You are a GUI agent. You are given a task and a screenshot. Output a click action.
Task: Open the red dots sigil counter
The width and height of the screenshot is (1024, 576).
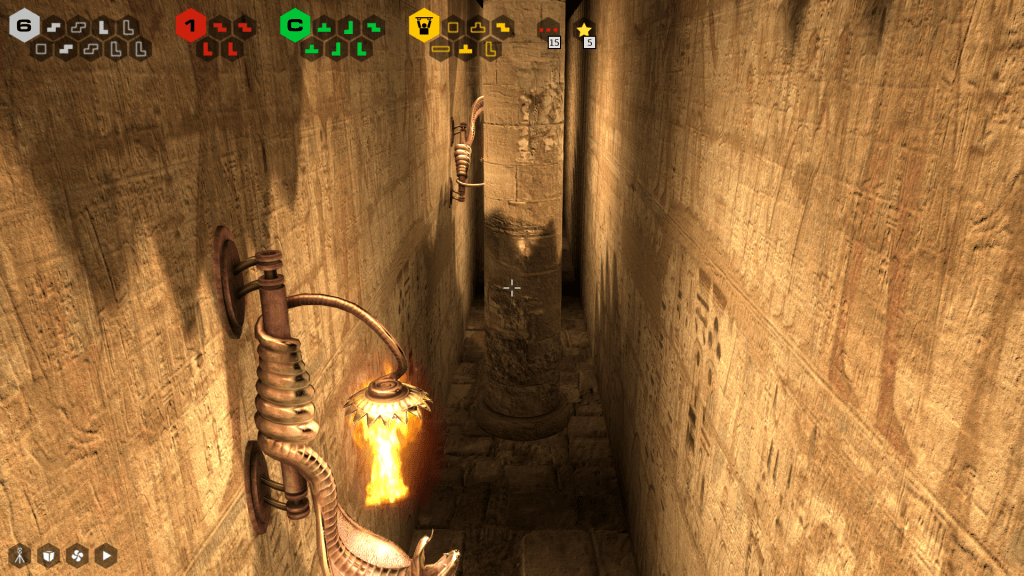pos(548,31)
